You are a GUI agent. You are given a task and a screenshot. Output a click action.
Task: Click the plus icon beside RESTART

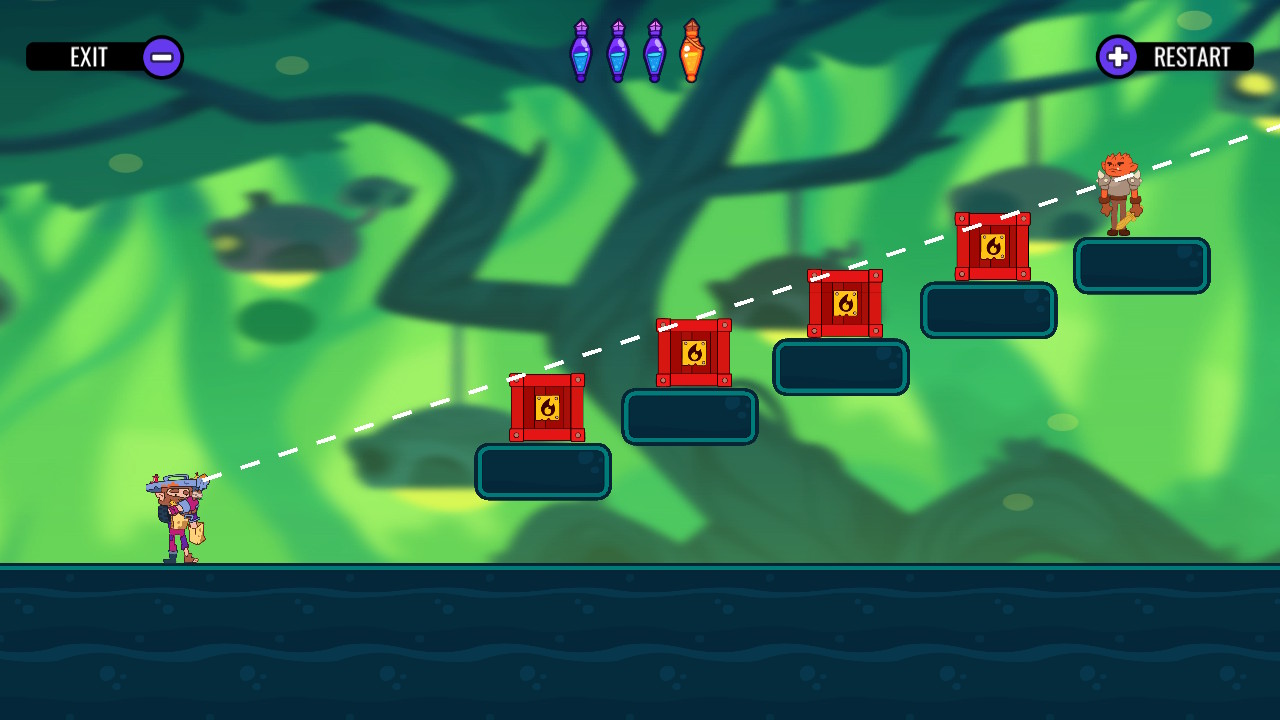(1119, 57)
